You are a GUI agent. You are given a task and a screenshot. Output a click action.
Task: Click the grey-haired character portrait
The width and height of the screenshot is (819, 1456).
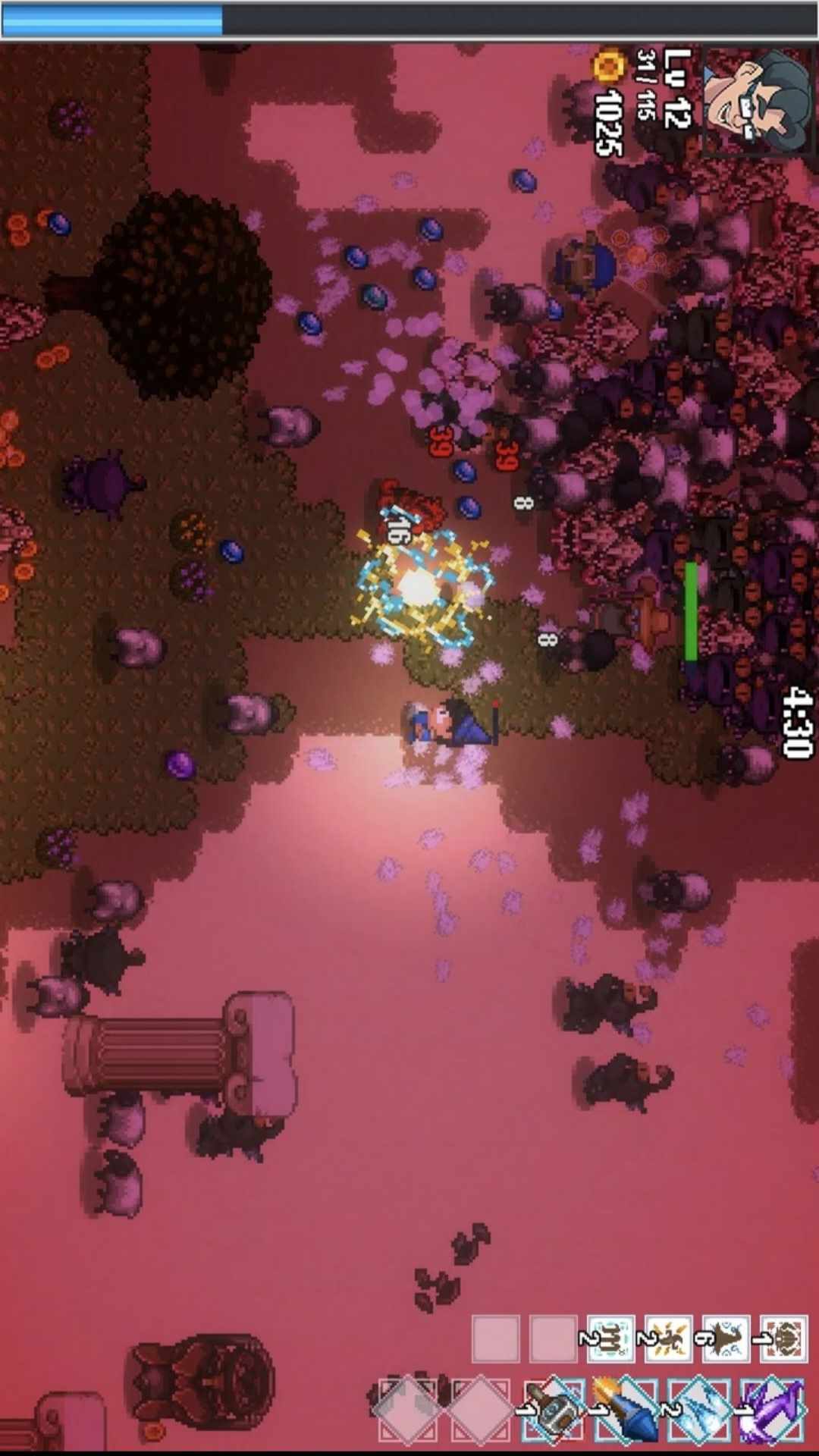(x=757, y=100)
